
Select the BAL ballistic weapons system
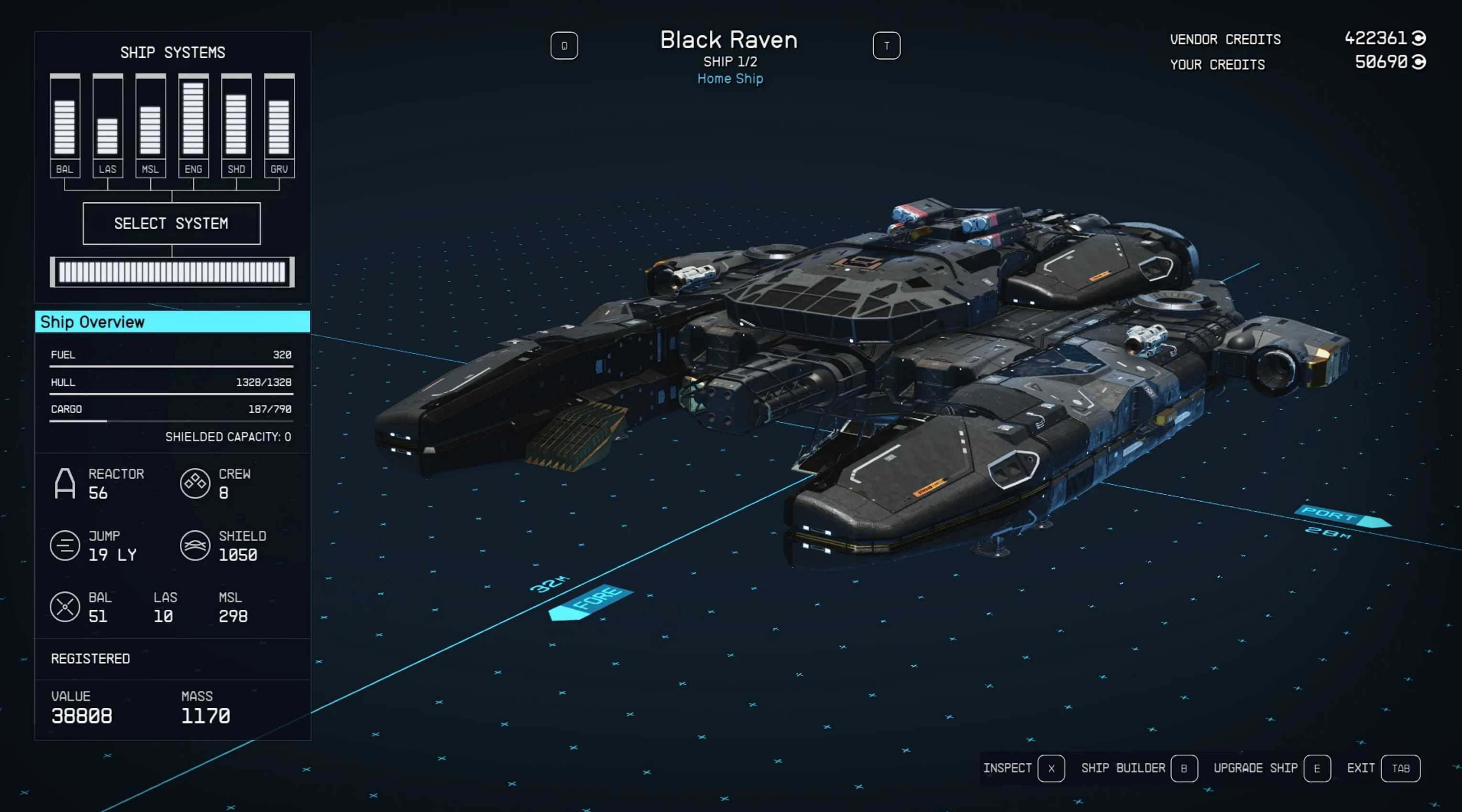tap(65, 125)
